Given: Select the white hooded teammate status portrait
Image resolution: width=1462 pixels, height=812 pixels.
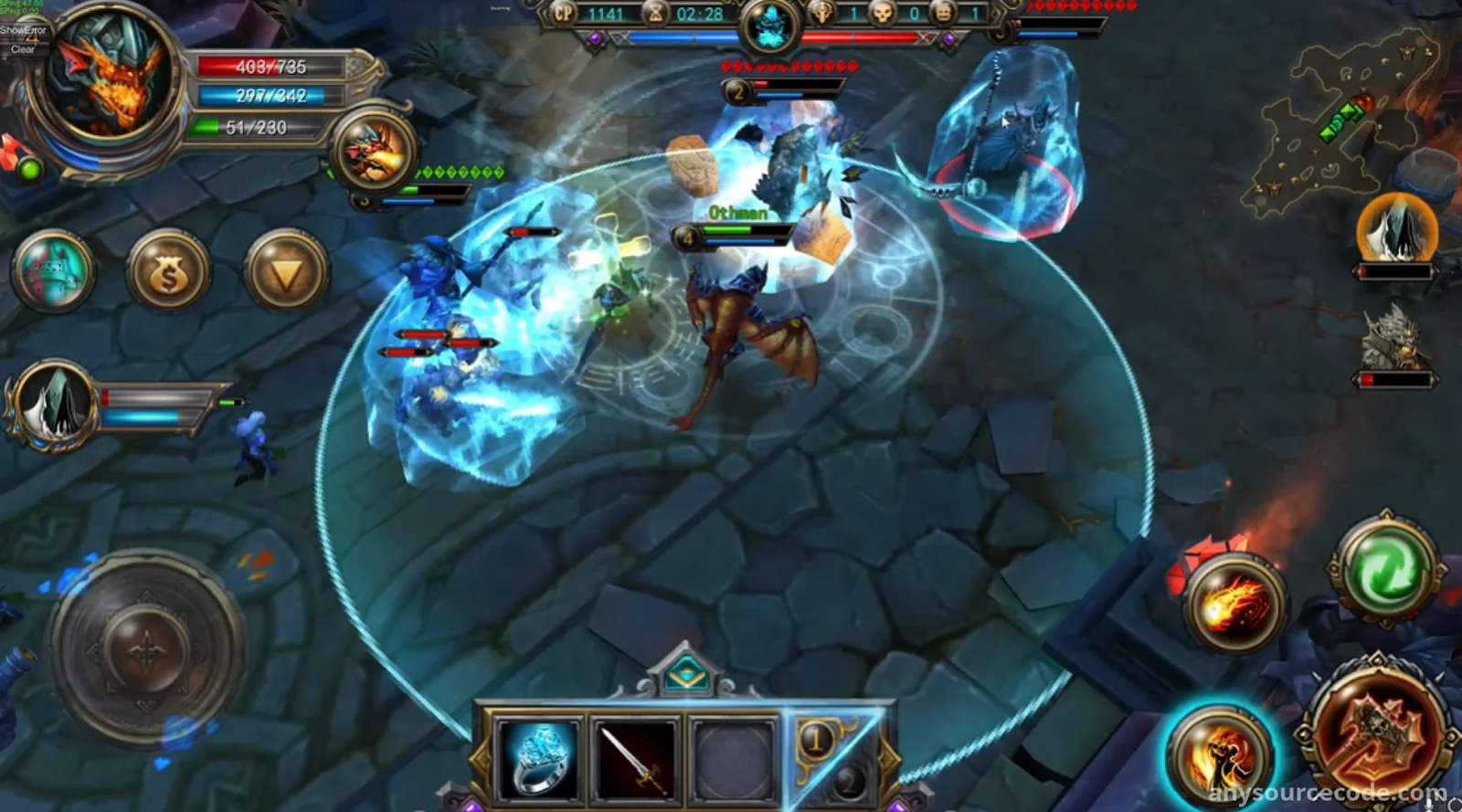Looking at the screenshot, I should coord(53,405).
